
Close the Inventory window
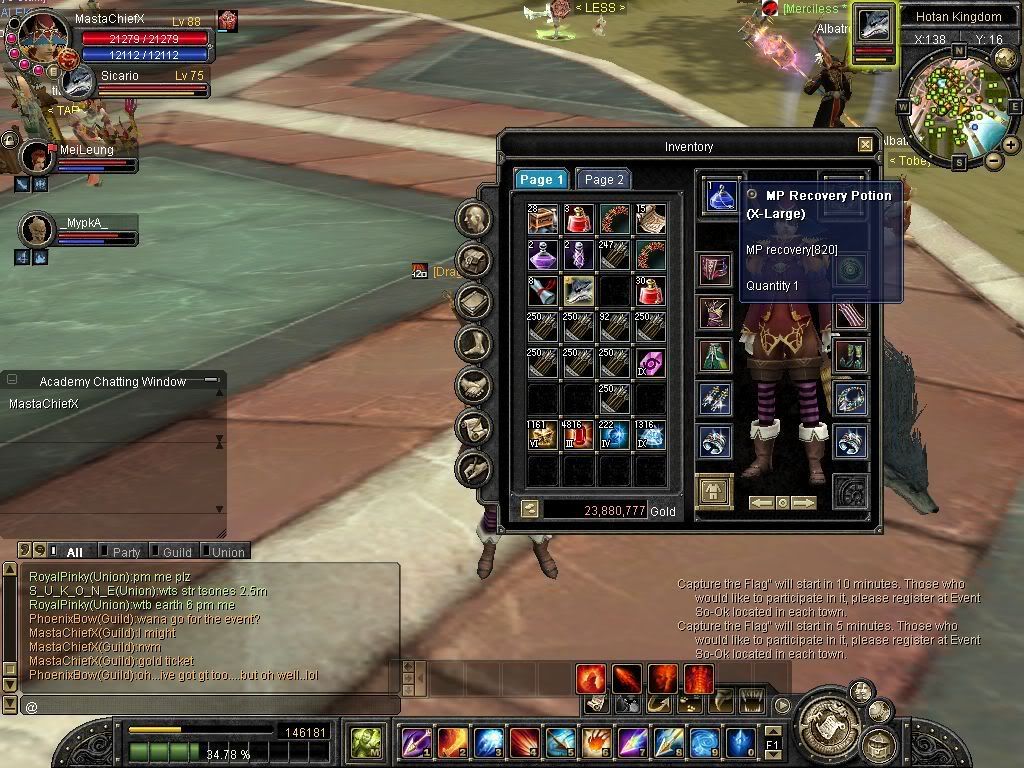(865, 145)
